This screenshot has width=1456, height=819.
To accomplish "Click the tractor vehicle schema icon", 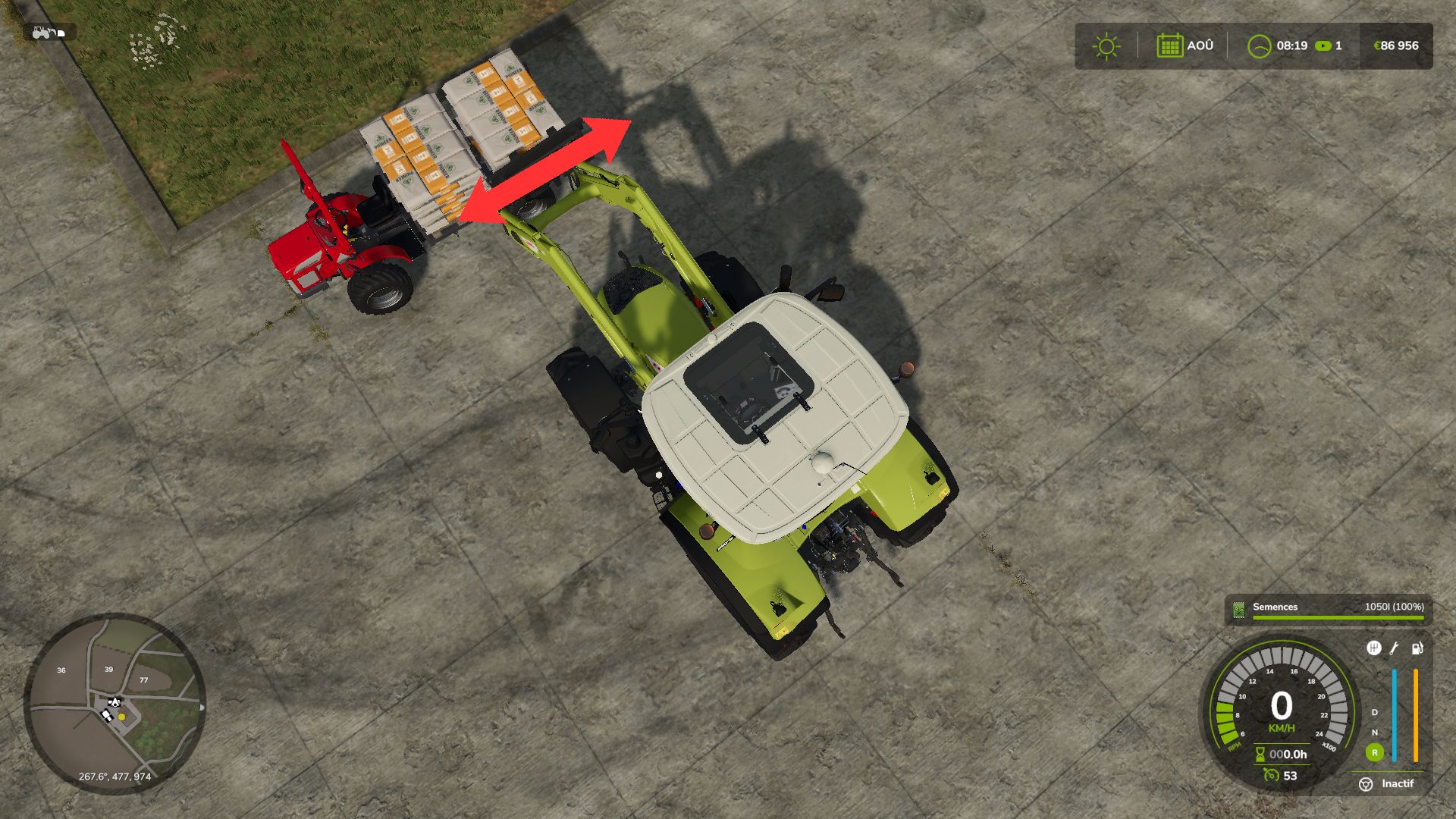I will click(50, 33).
